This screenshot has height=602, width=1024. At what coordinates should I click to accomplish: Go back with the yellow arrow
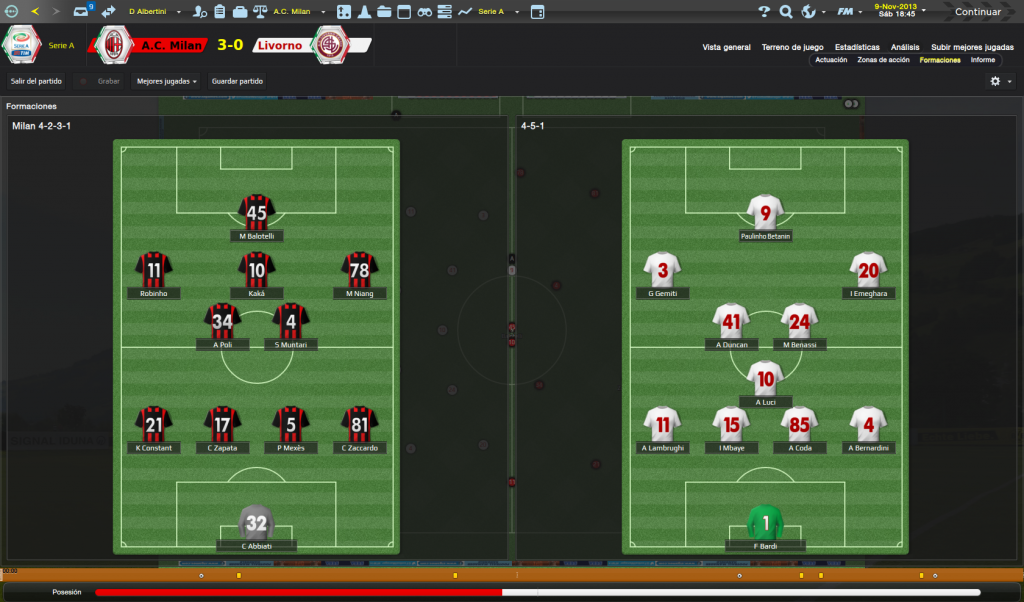coord(35,12)
